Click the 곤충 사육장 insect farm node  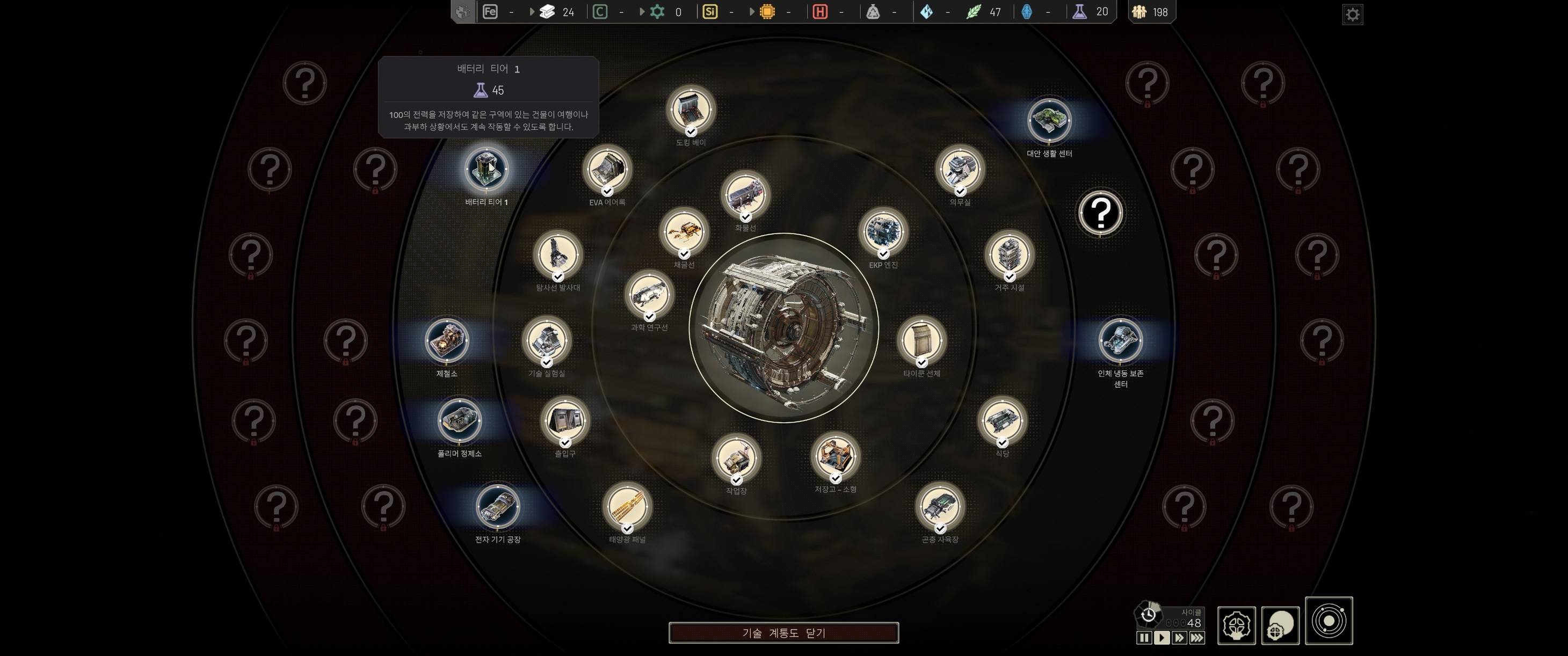point(939,506)
